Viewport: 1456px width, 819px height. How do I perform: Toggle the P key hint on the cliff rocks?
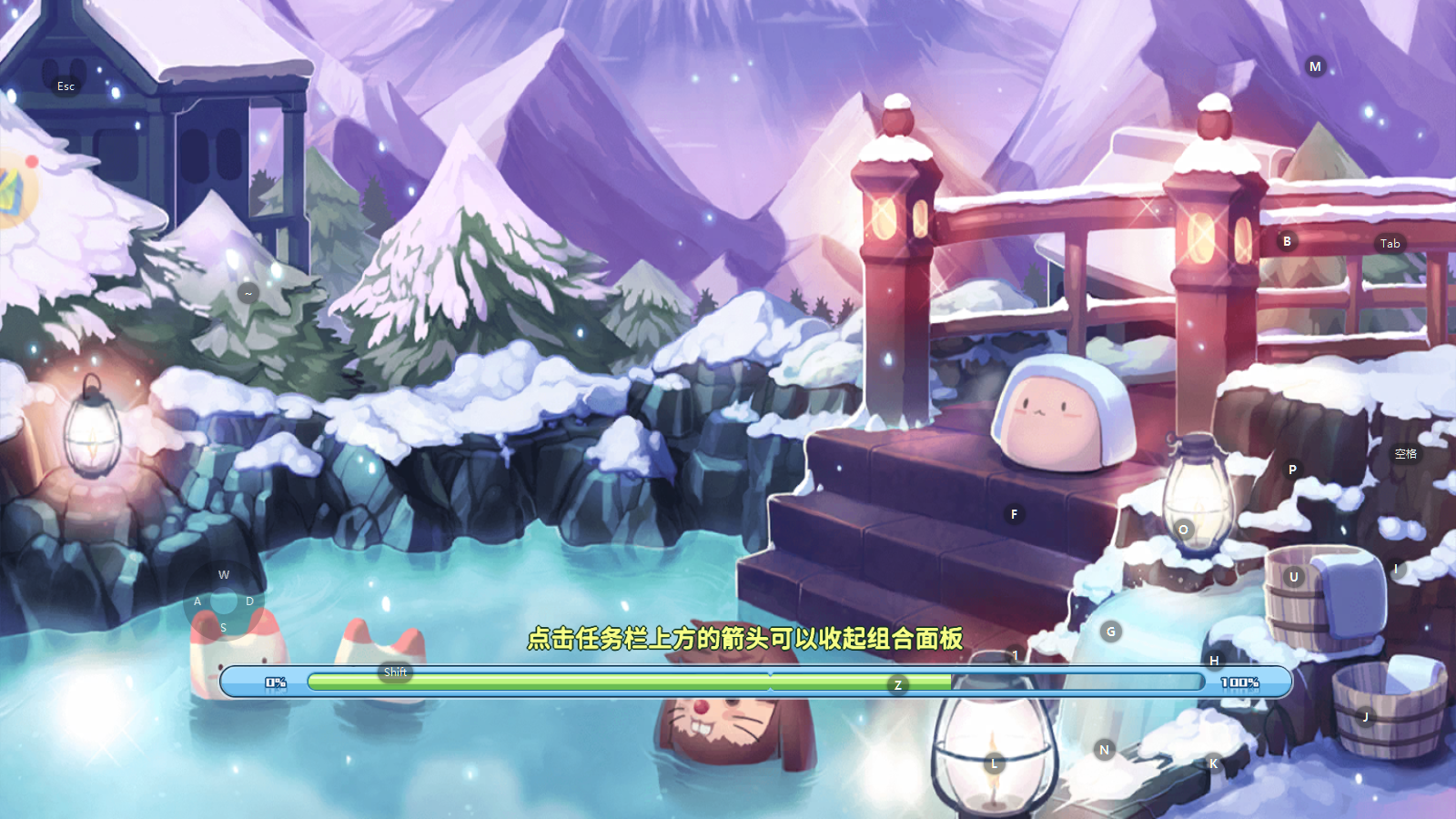[x=1291, y=470]
